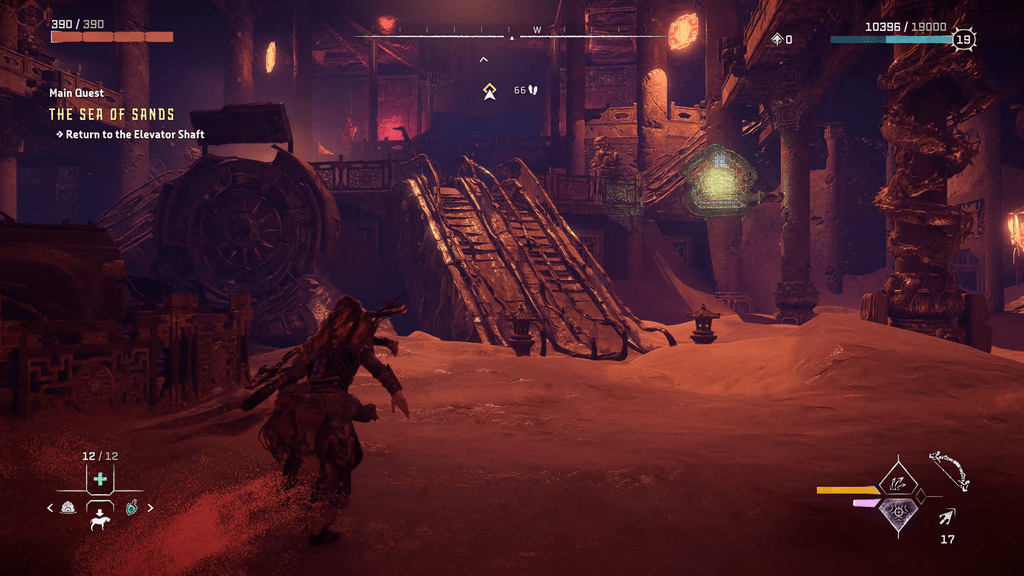The width and height of the screenshot is (1024, 576).
Task: Select the green potion in the tool belt
Action: click(132, 508)
